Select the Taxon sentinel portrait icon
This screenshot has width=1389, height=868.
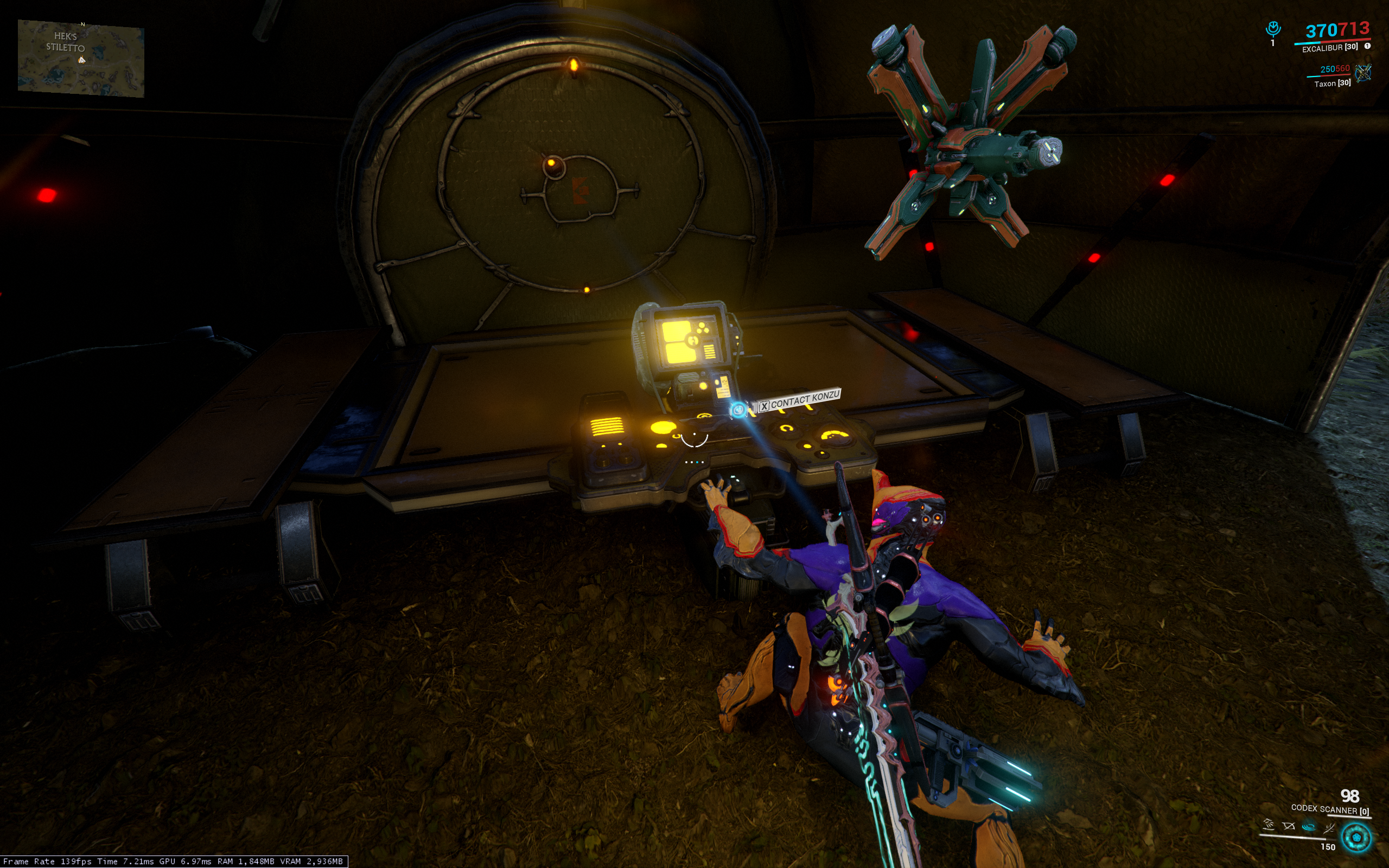pyautogui.click(x=1362, y=72)
